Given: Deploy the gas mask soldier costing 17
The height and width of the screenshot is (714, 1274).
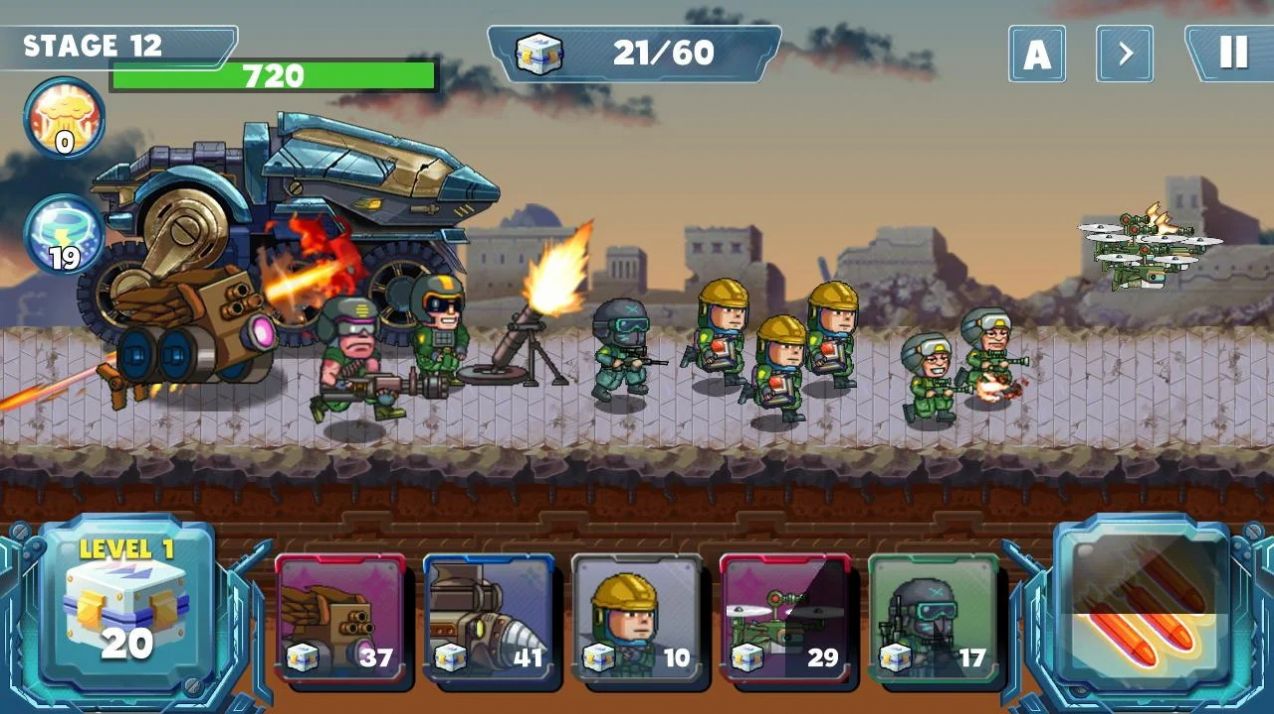Looking at the screenshot, I should (x=933, y=617).
